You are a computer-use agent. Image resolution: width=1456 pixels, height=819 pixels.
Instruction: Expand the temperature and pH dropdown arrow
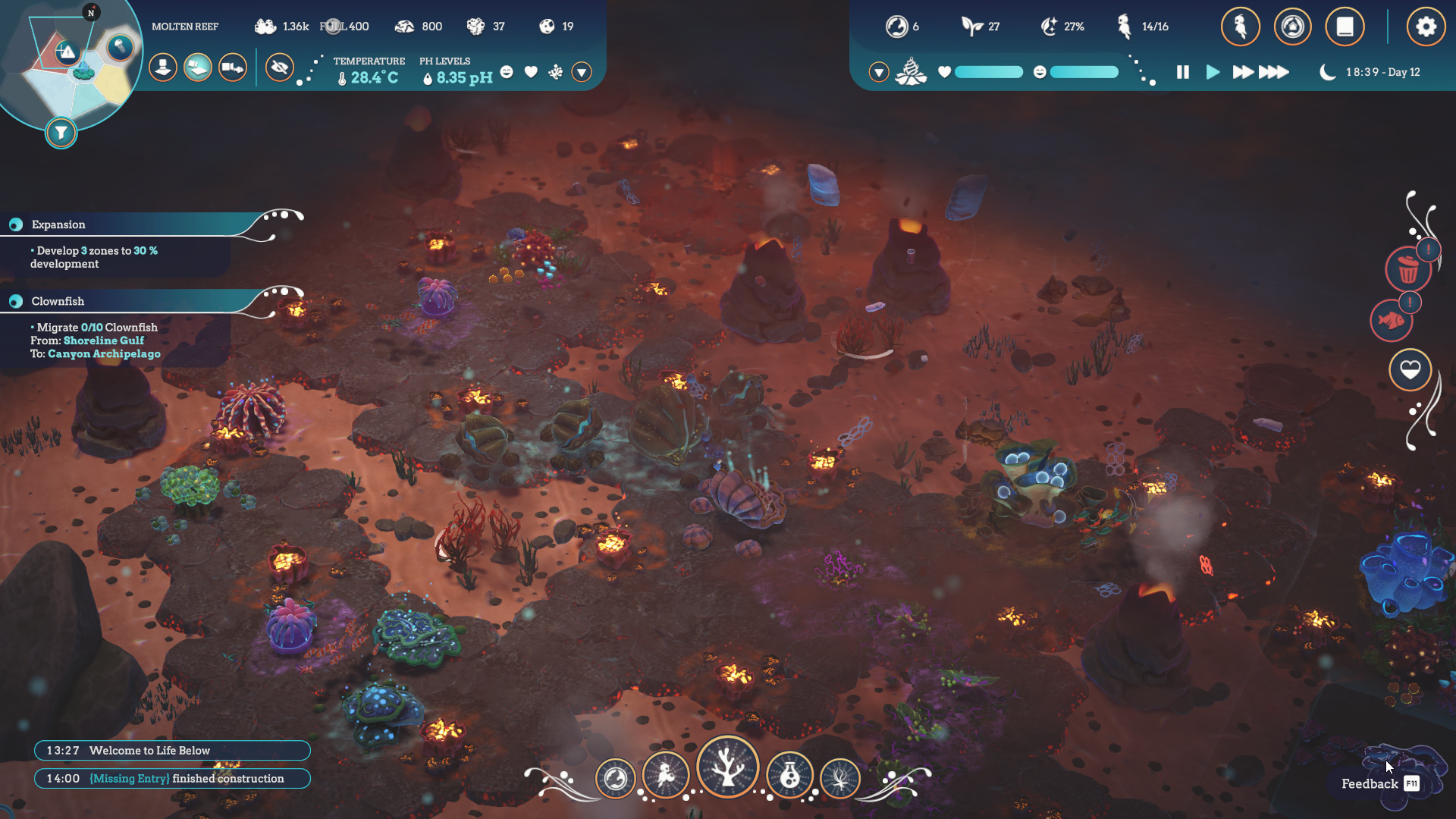pos(582,72)
